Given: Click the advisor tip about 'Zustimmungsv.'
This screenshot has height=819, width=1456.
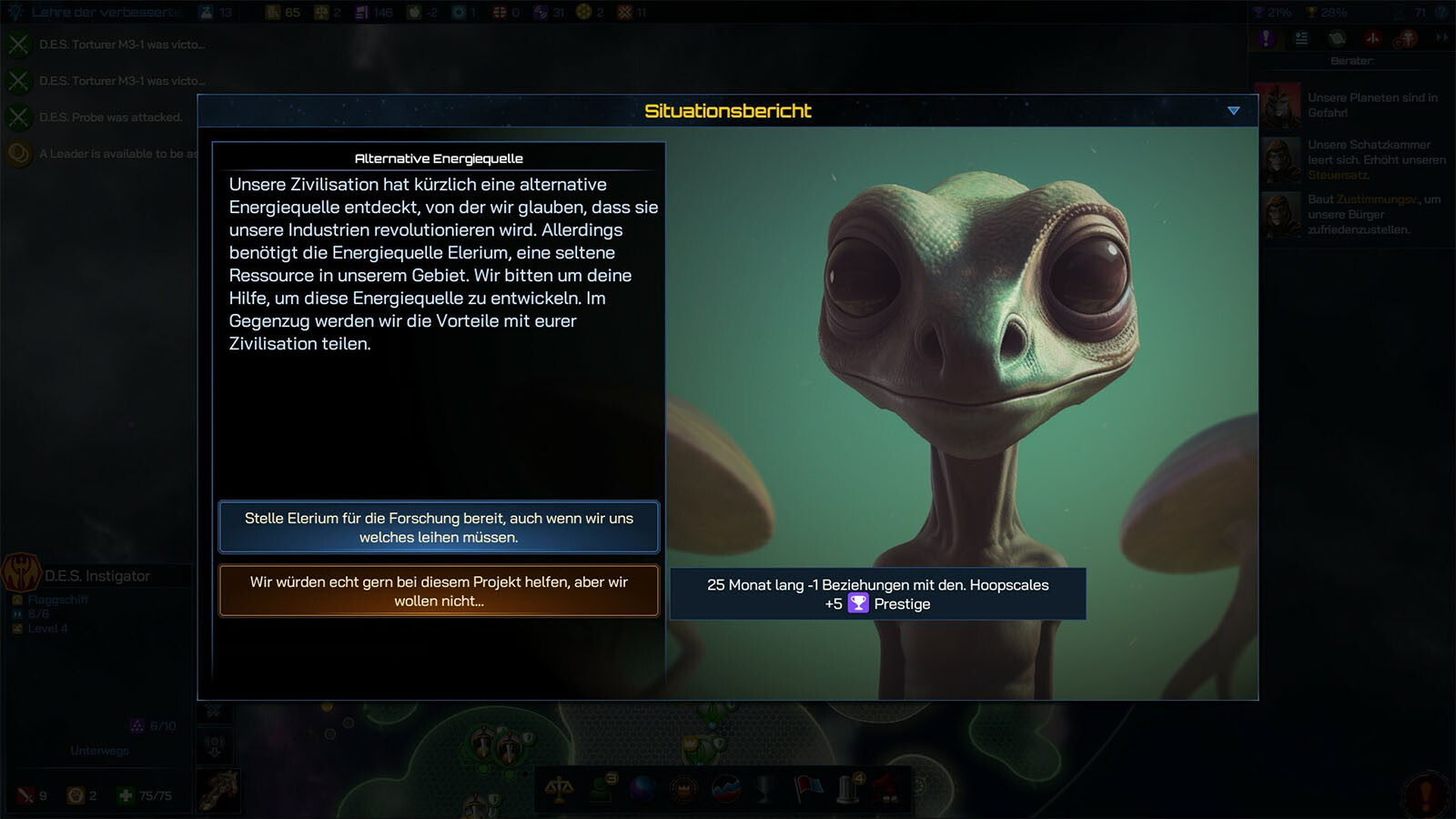Looking at the screenshot, I should tap(1373, 214).
